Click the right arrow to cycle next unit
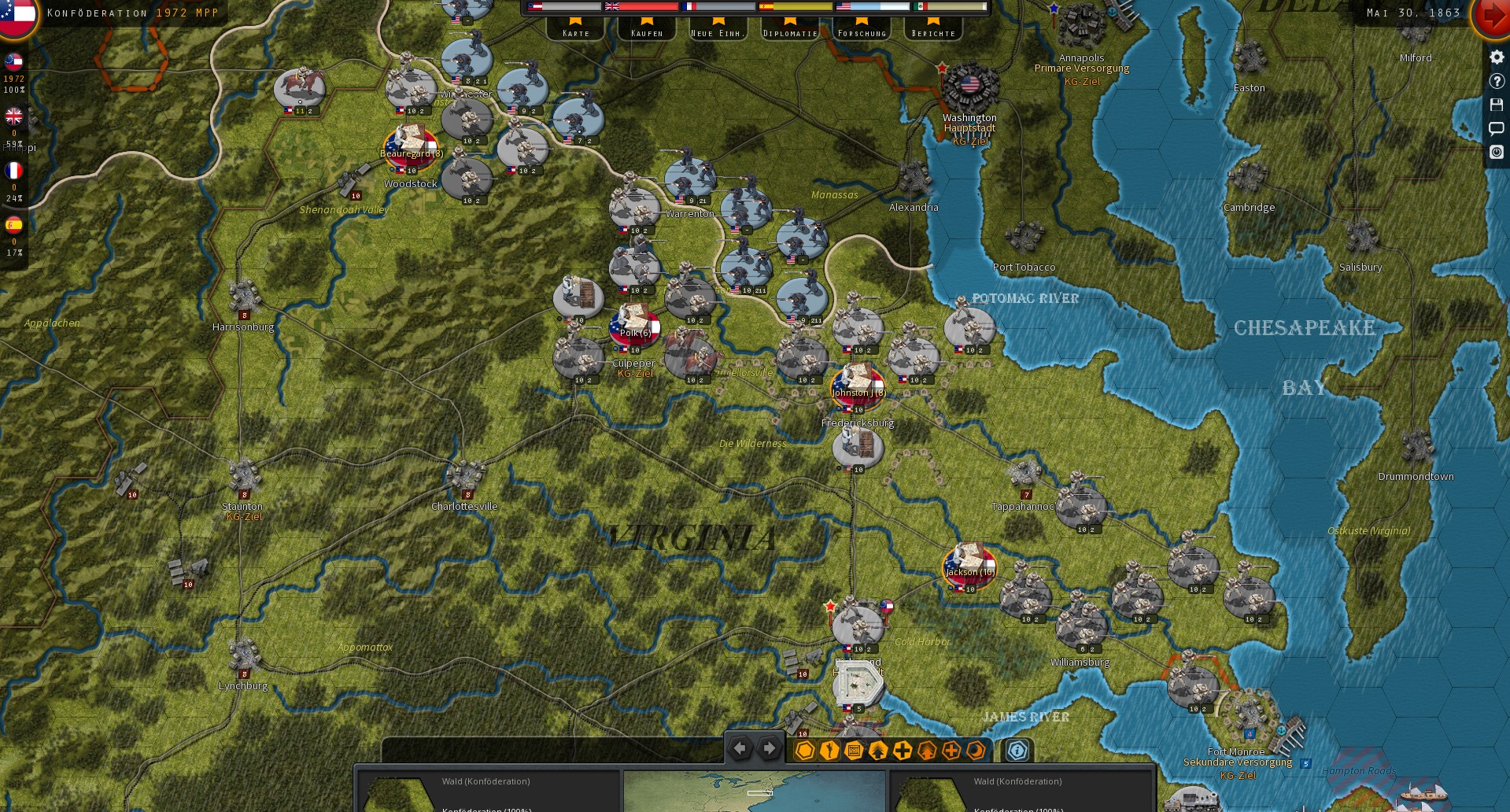1510x812 pixels. [x=769, y=748]
